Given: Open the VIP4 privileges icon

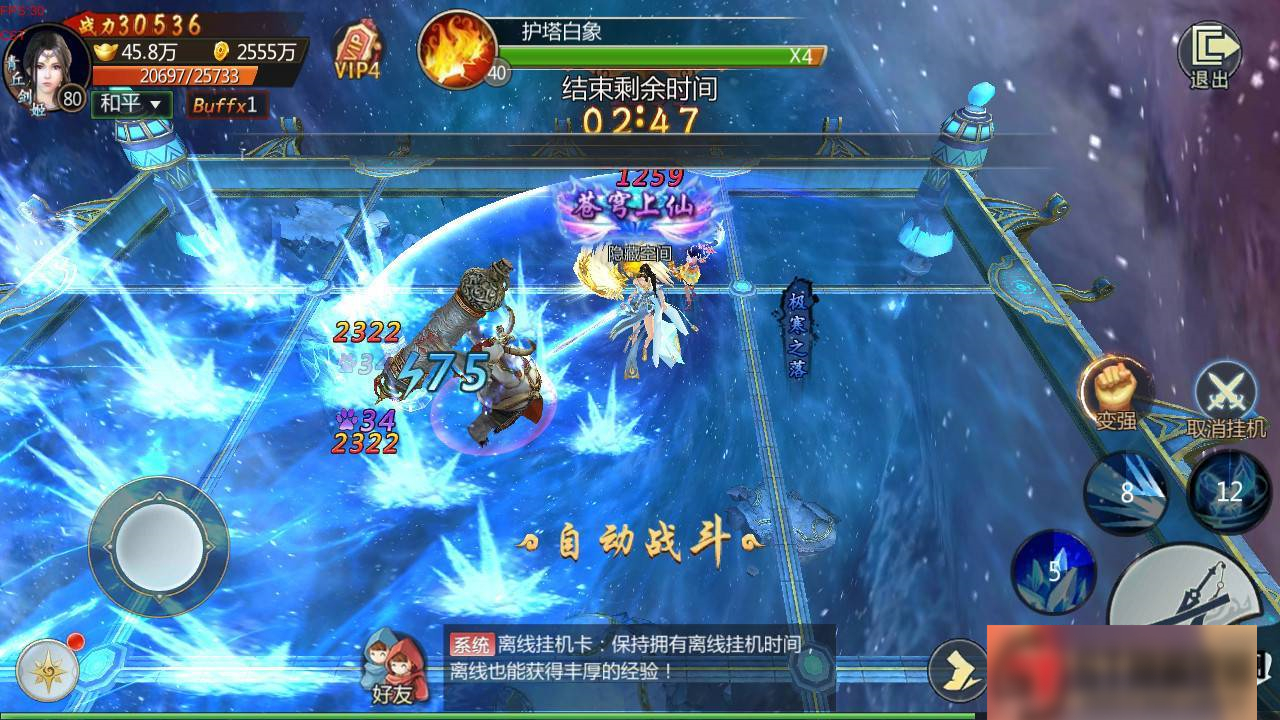Looking at the screenshot, I should point(357,51).
